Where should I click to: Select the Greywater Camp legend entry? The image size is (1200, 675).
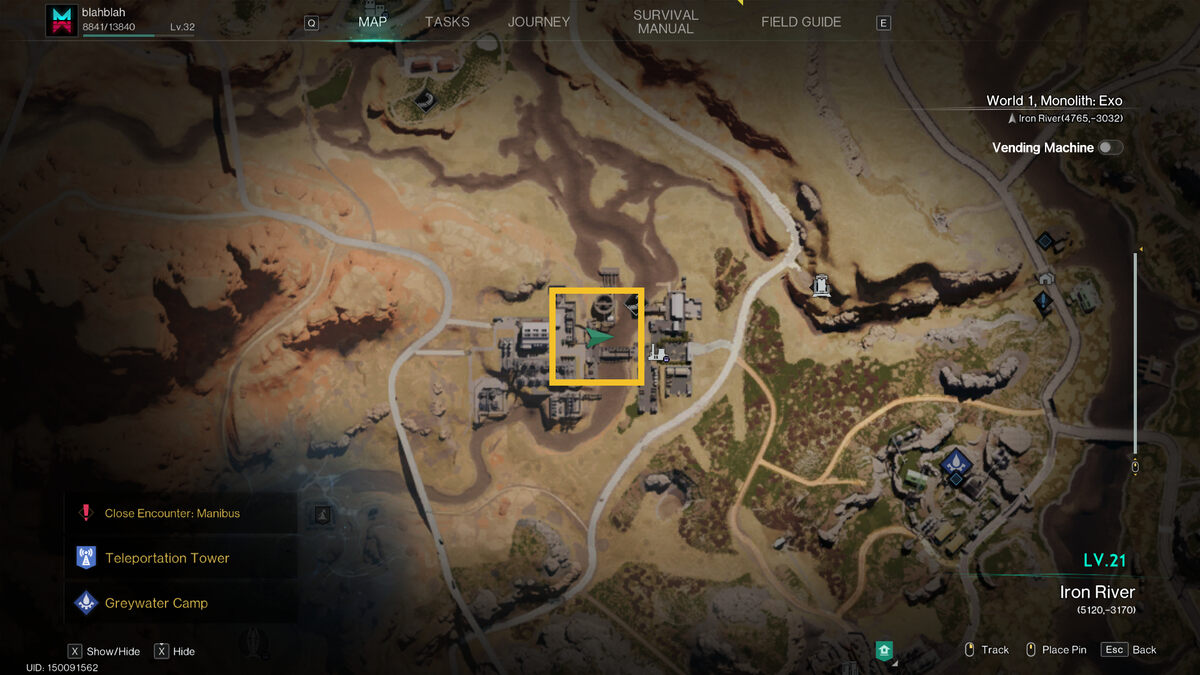click(156, 603)
